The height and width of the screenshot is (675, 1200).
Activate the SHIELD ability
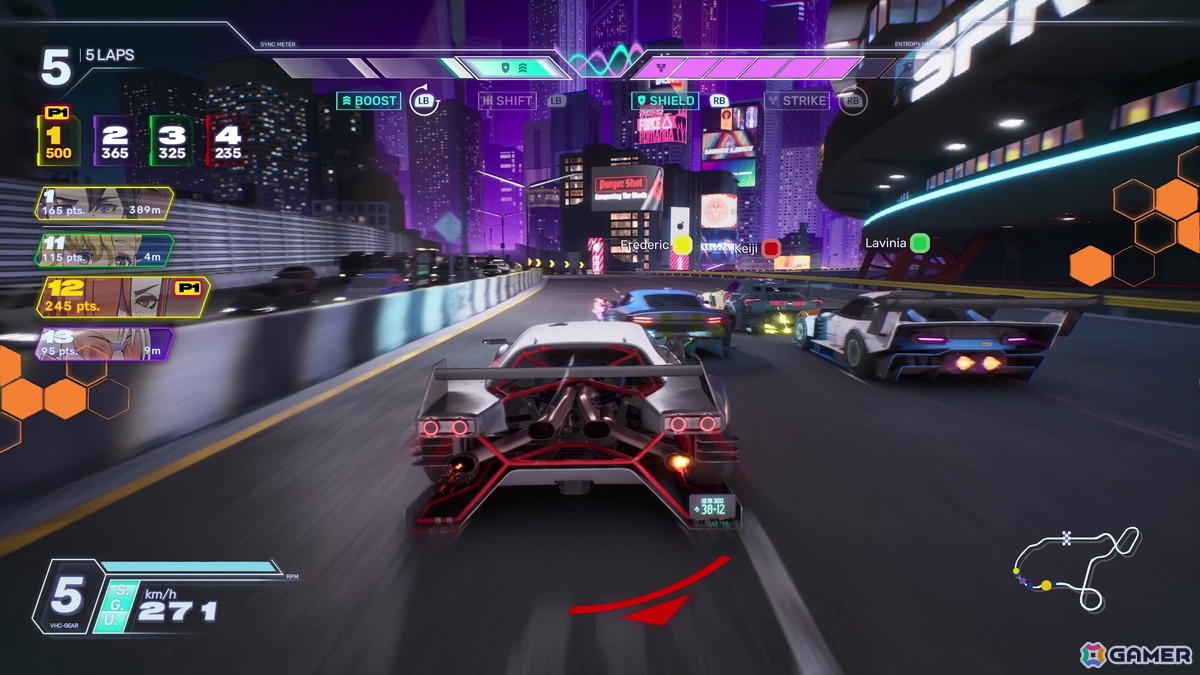click(665, 101)
